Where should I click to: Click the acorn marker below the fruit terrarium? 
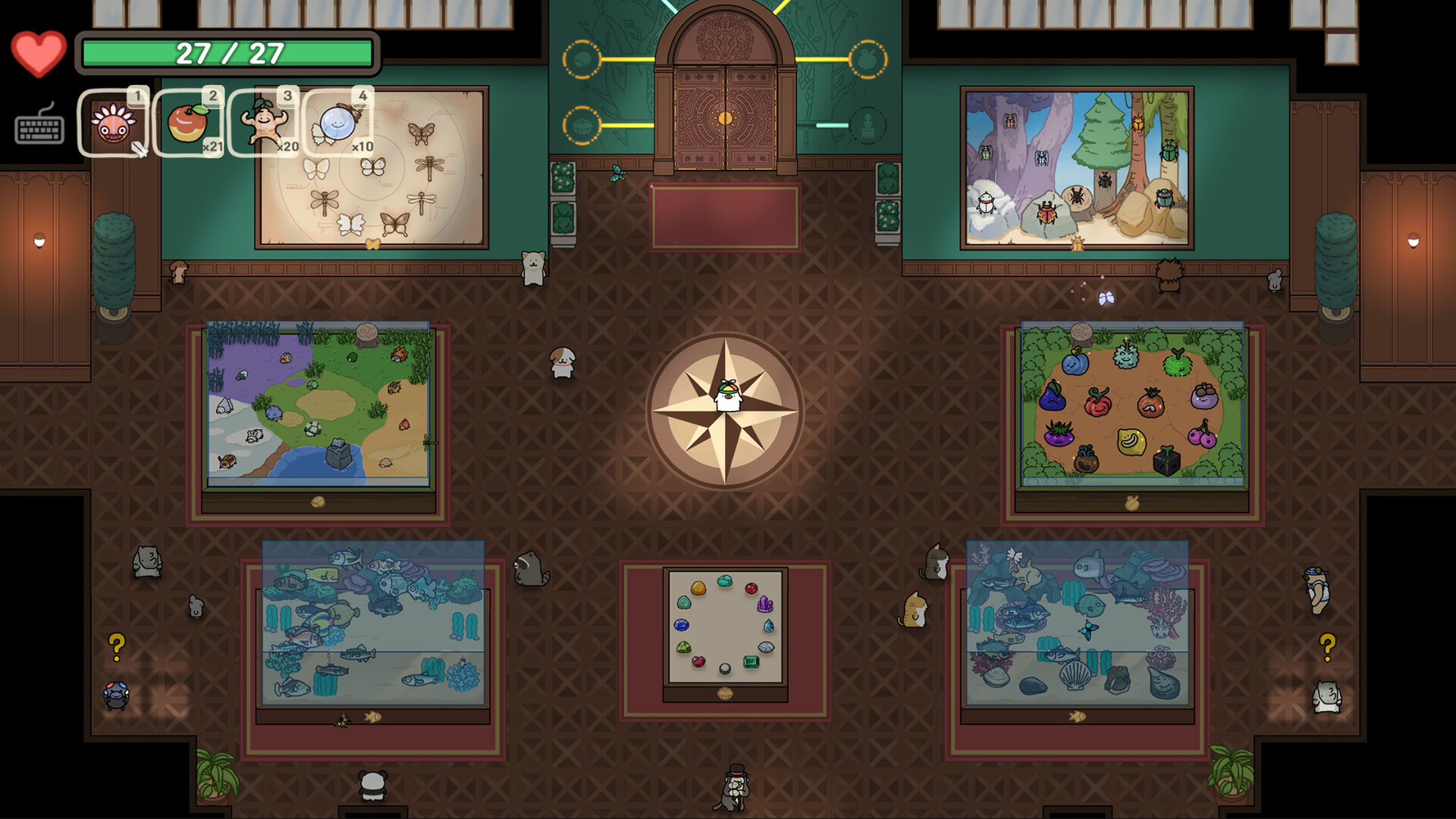1131,502
